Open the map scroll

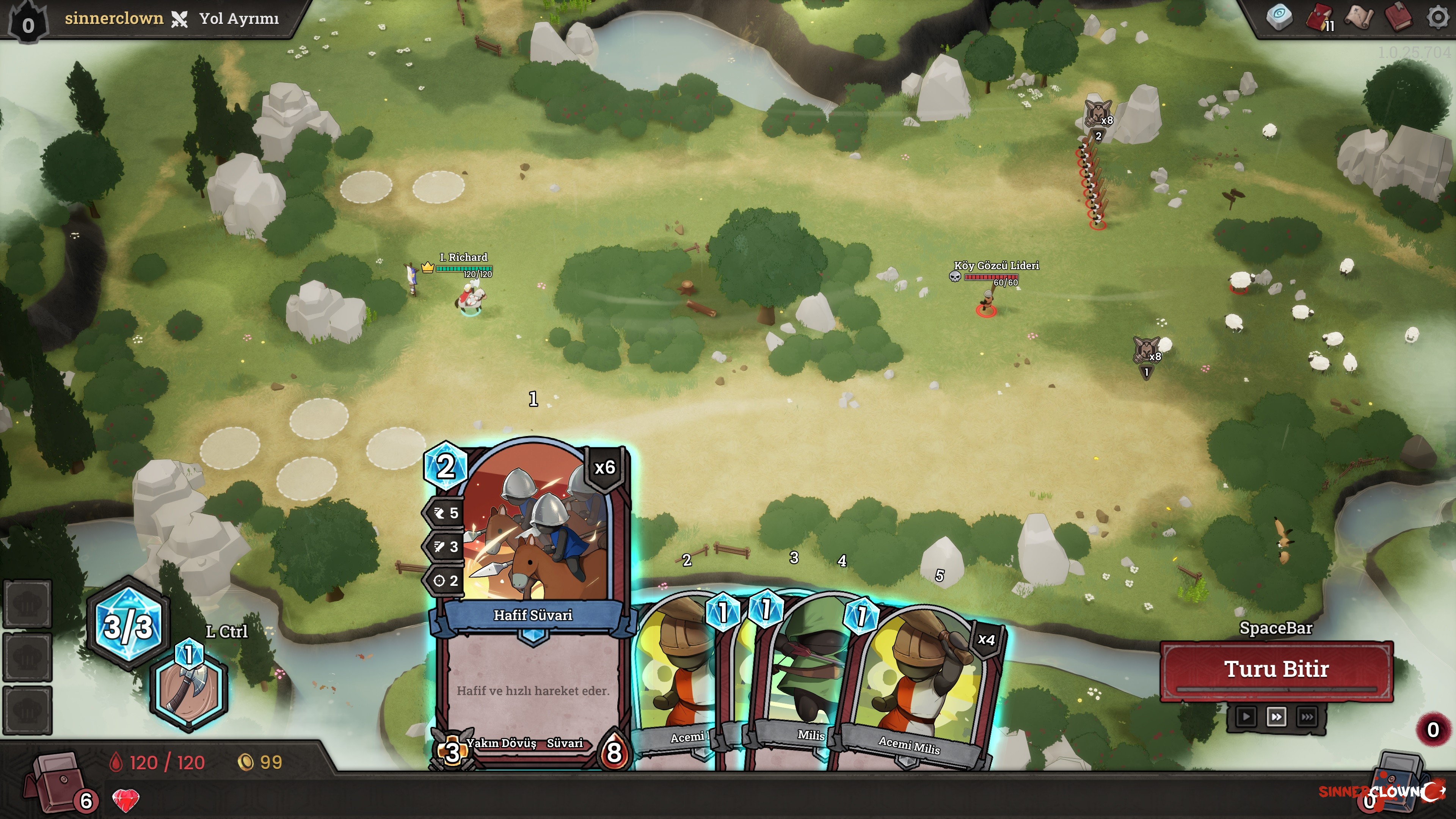click(1359, 17)
